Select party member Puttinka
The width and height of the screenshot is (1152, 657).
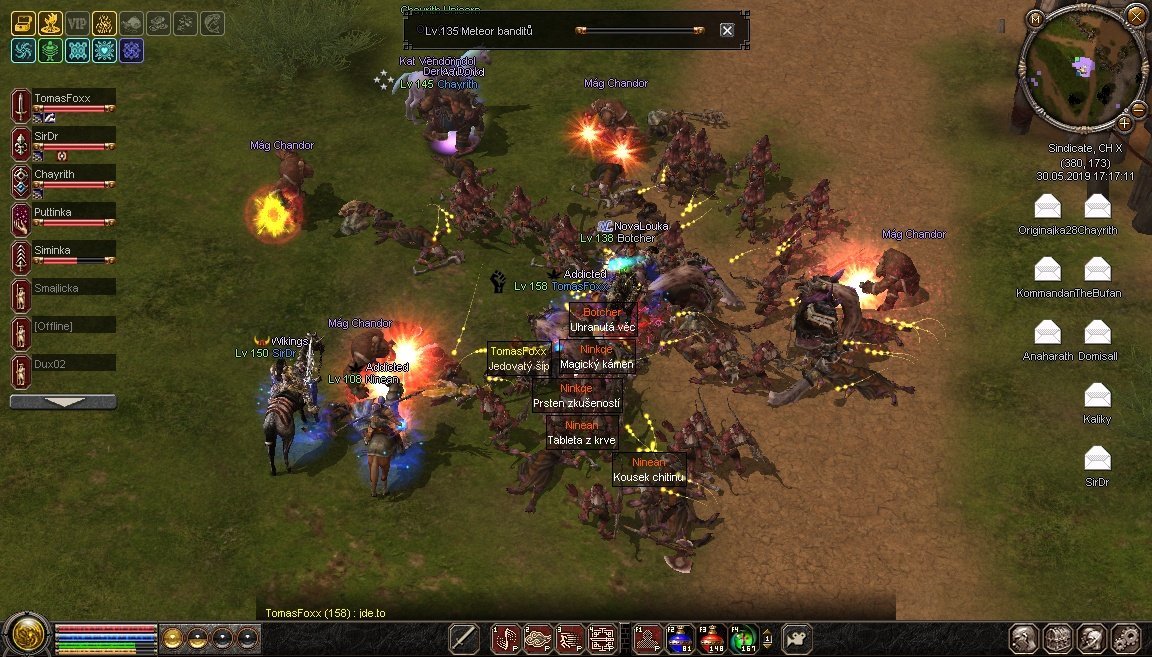pos(73,212)
